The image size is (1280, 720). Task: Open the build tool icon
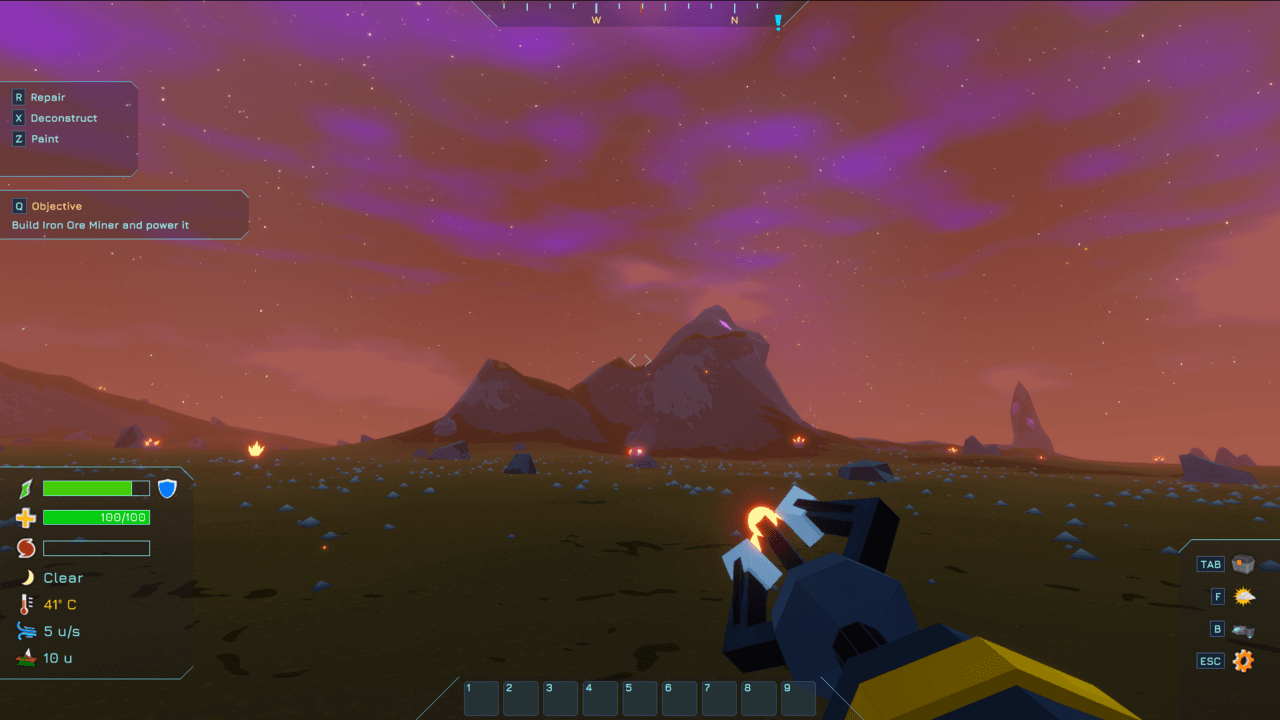[x=1243, y=630]
